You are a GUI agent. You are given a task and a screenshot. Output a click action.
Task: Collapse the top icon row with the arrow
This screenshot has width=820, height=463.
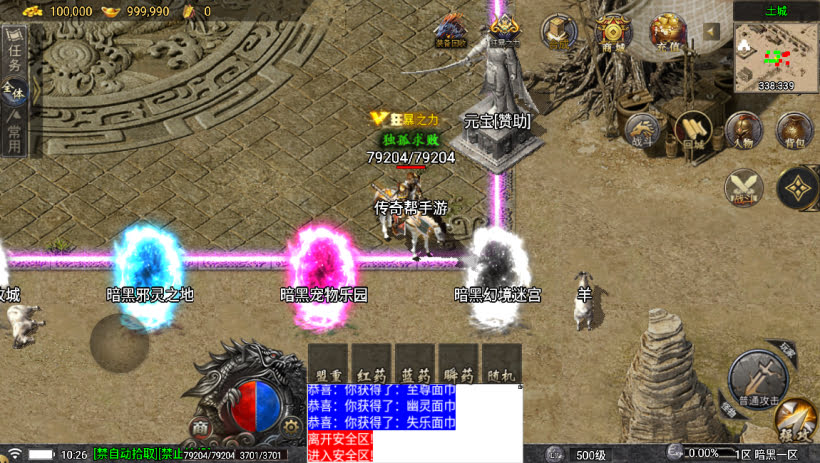[711, 32]
